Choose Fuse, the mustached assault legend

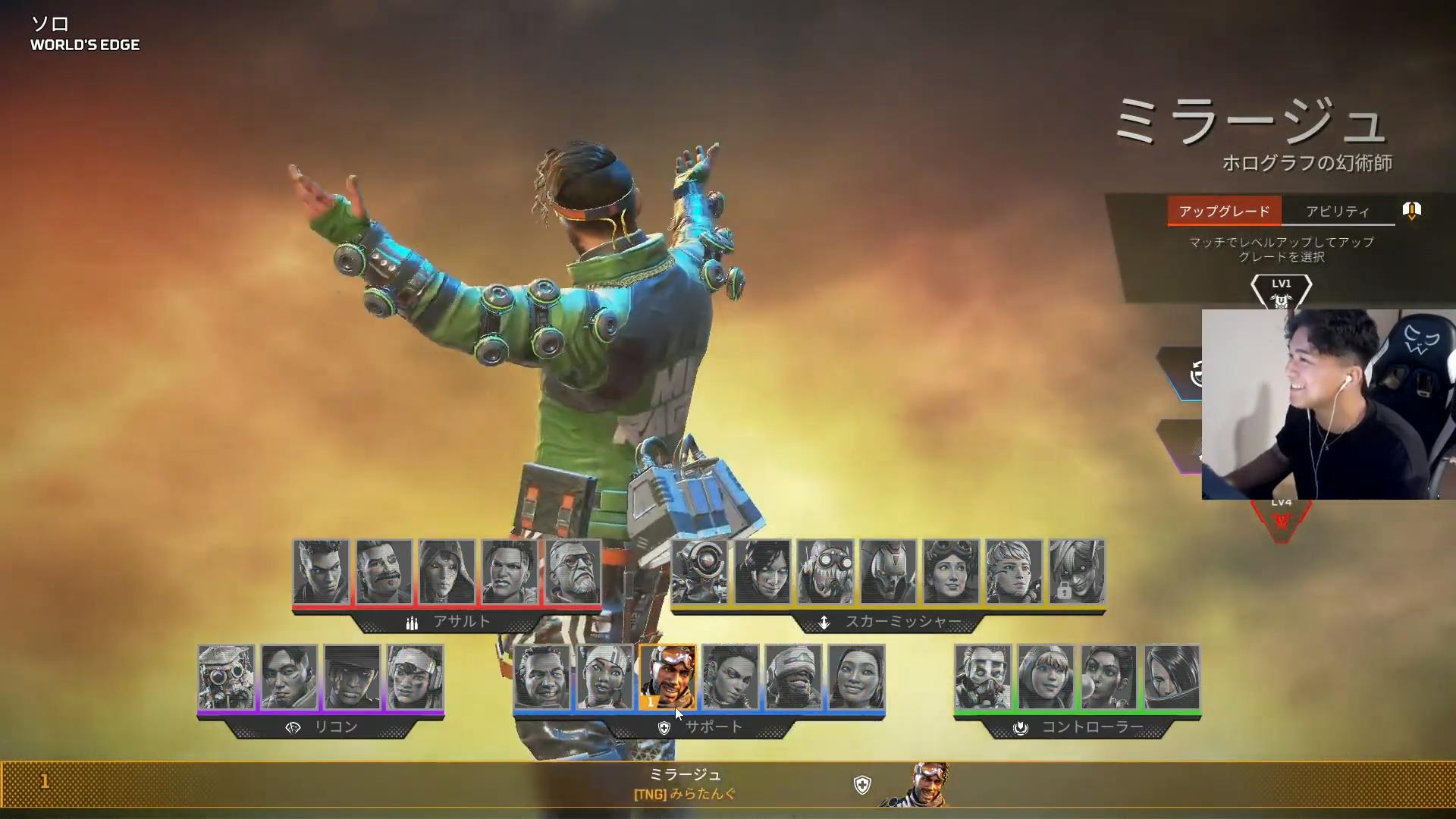pos(384,572)
